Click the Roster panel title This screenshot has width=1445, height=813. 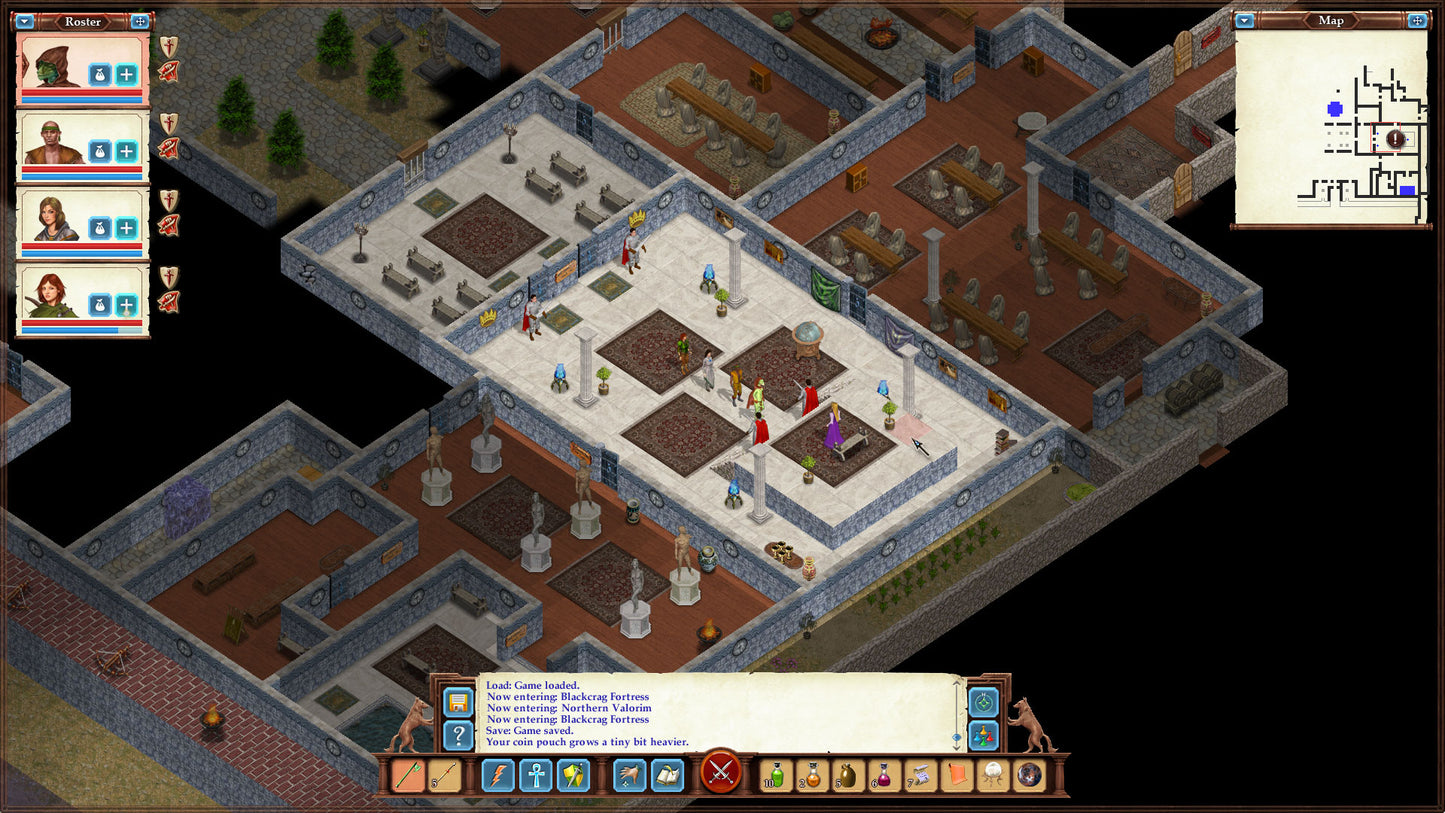83,21
